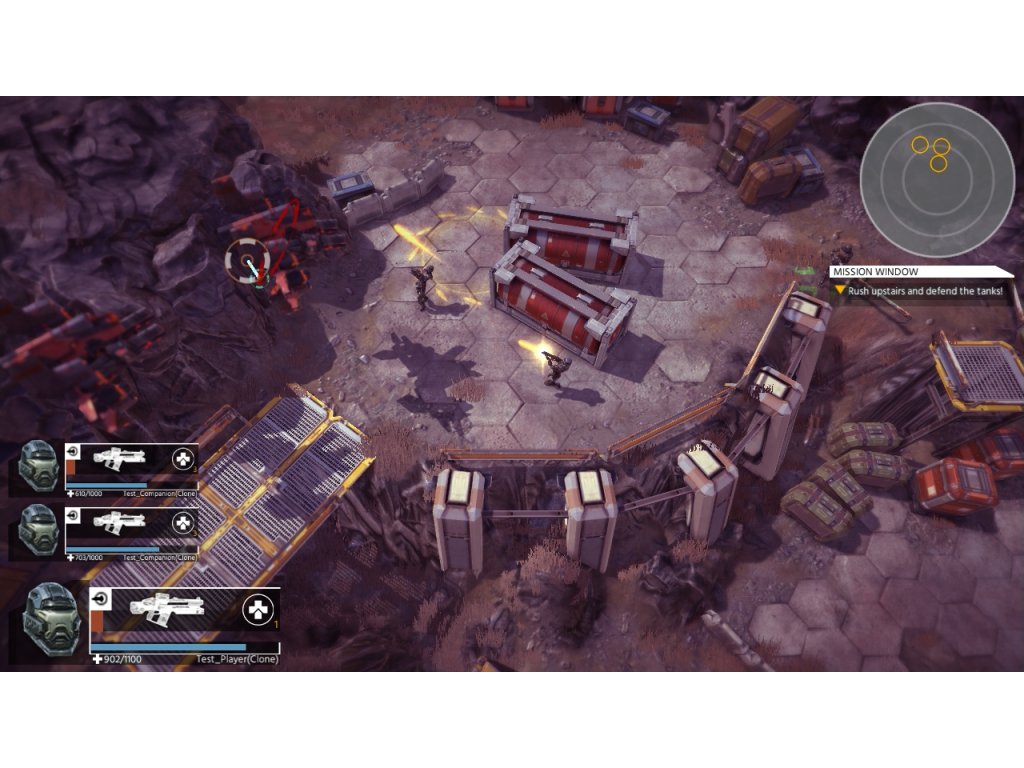Click the rifle icon of the 610/1000 companion
This screenshot has width=1024, height=768.
[x=119, y=459]
